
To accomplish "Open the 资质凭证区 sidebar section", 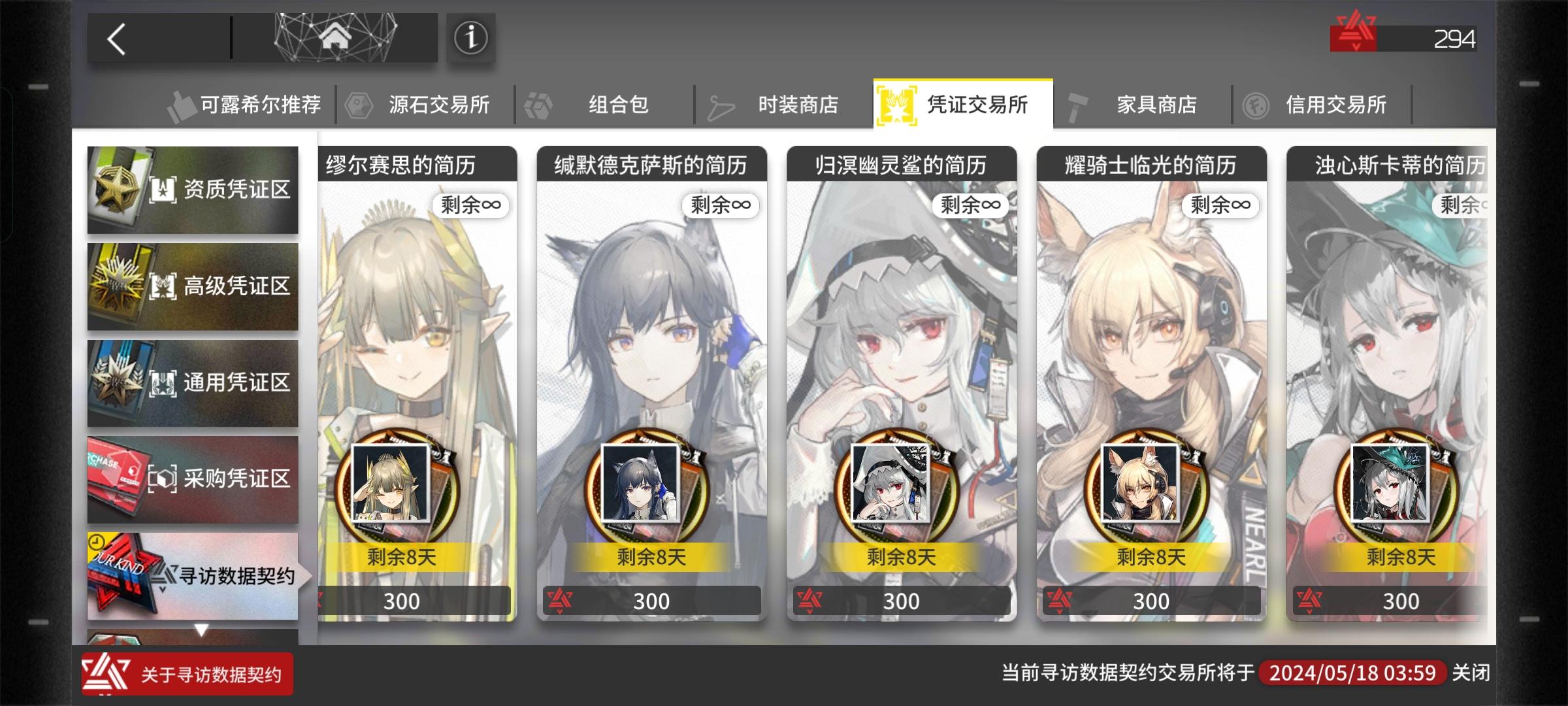I will coord(193,189).
